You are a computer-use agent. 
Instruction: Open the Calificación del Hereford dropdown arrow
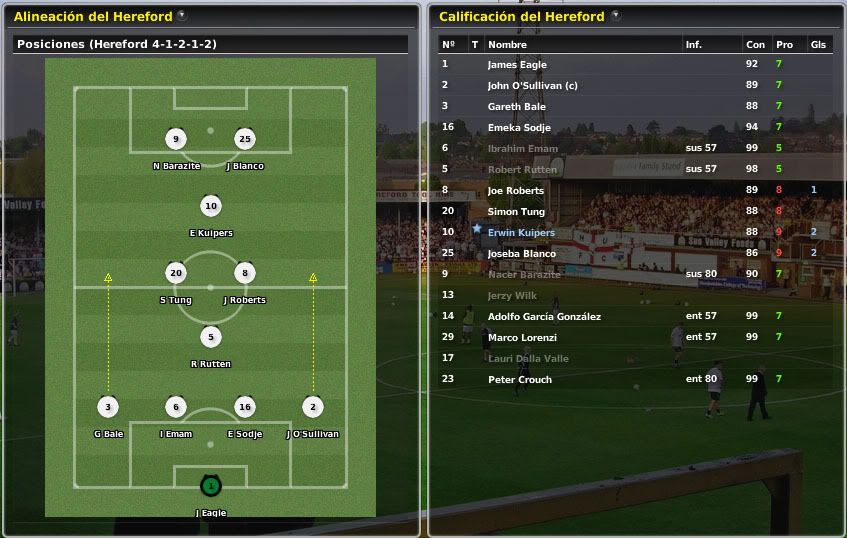(615, 16)
